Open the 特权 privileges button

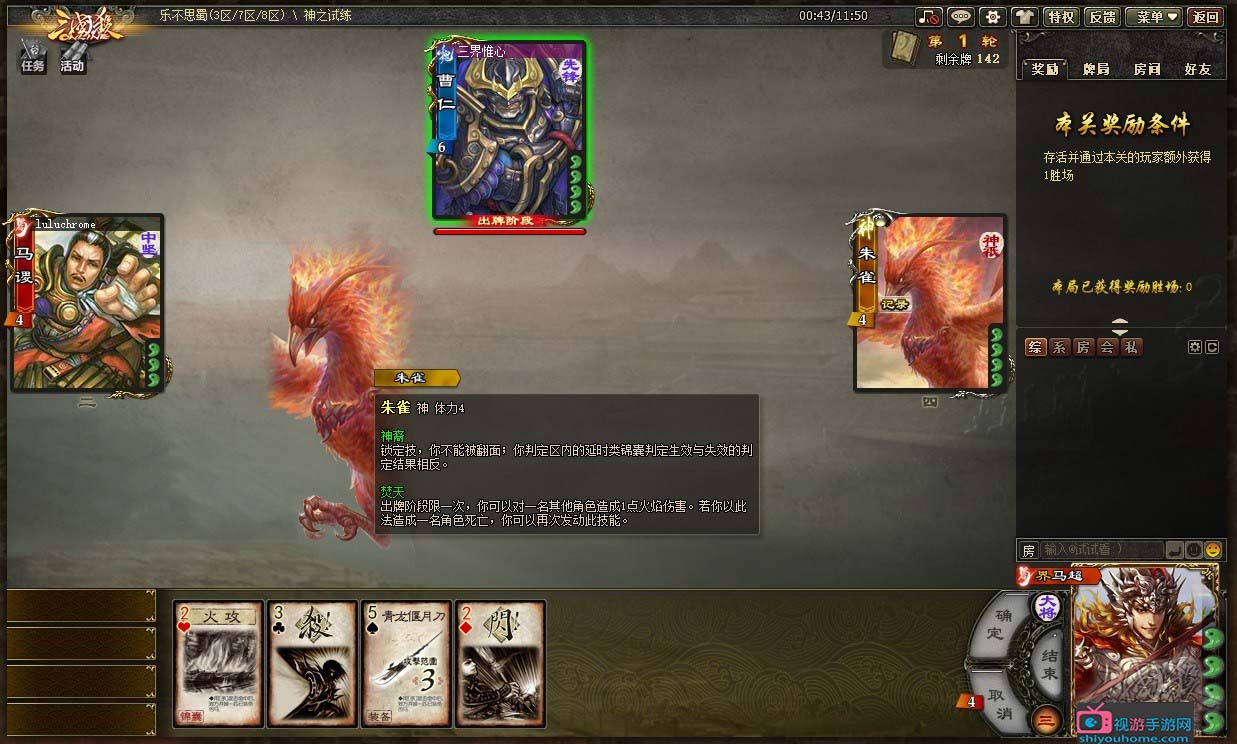pos(1060,17)
